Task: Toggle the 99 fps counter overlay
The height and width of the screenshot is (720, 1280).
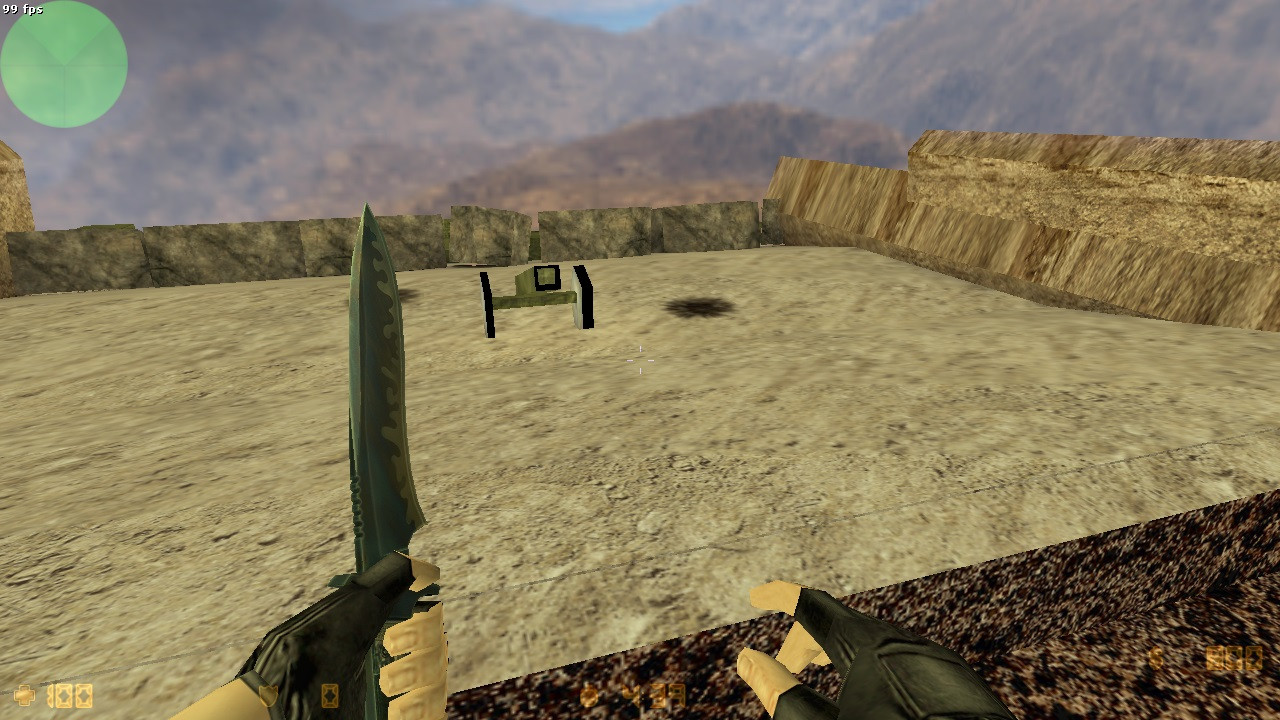Action: pyautogui.click(x=22, y=8)
